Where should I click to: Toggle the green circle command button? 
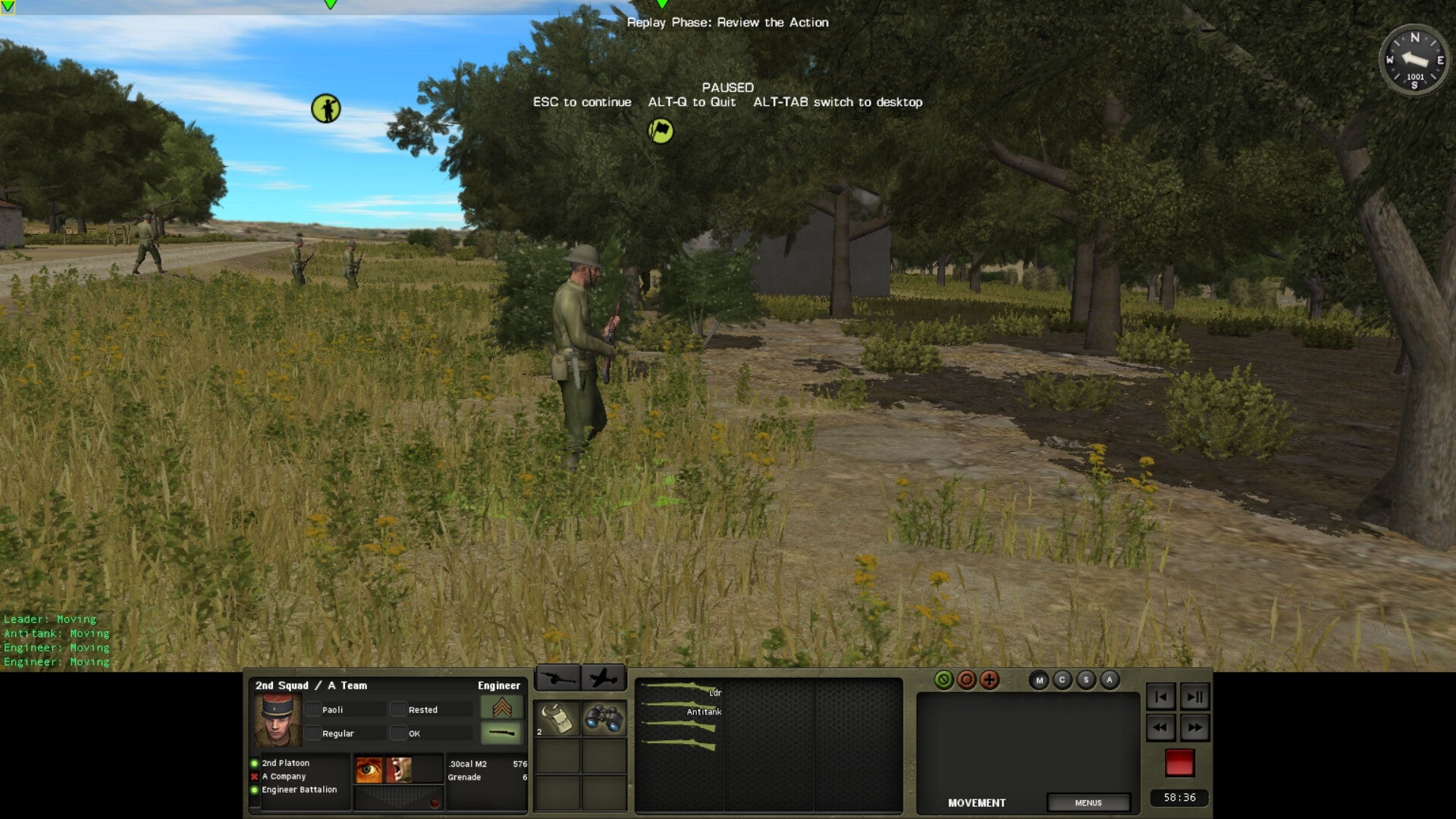946,679
